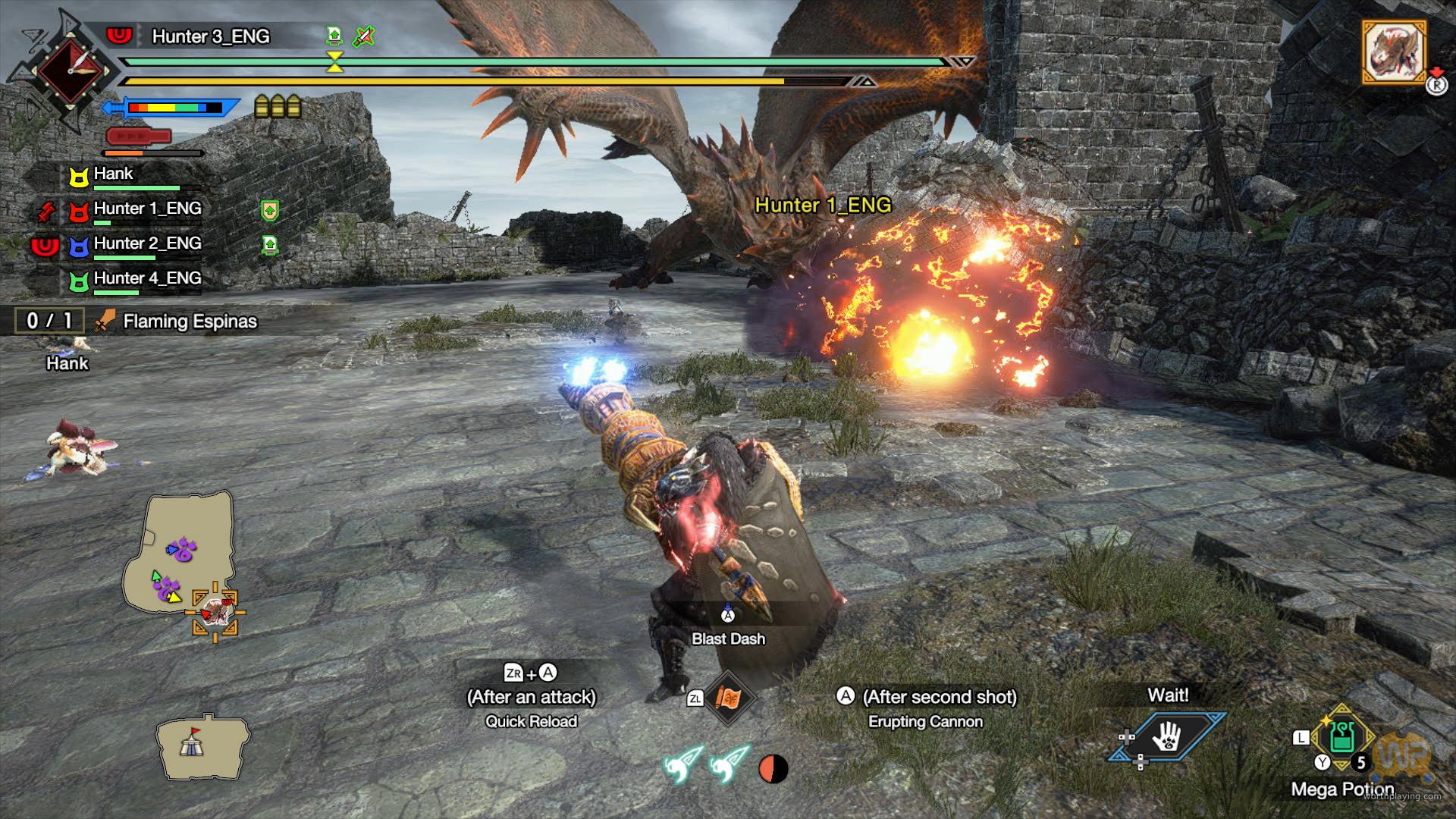The image size is (1456, 819).
Task: Select Hunter 2_ENG in the party list
Action: click(147, 243)
